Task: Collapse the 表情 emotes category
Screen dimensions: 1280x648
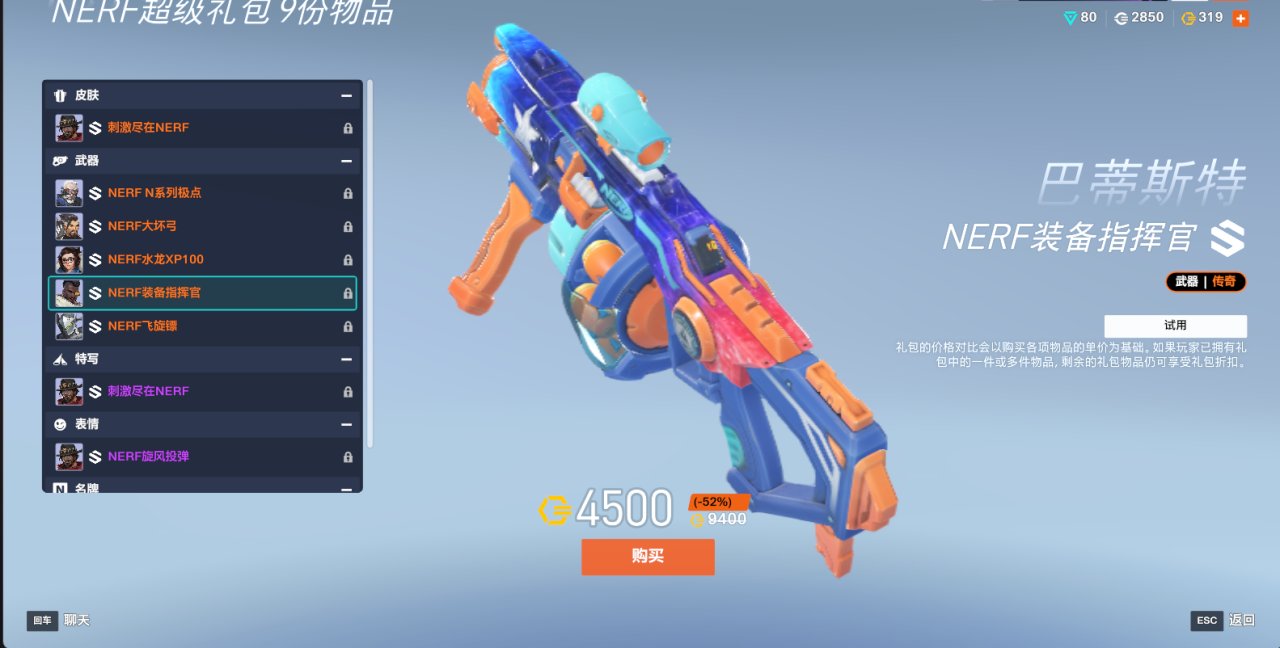Action: tap(346, 424)
